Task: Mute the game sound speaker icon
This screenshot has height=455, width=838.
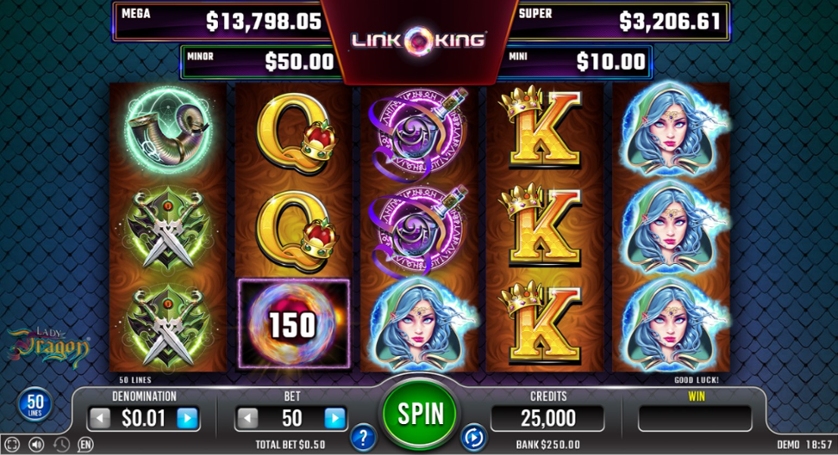Action: click(x=37, y=444)
